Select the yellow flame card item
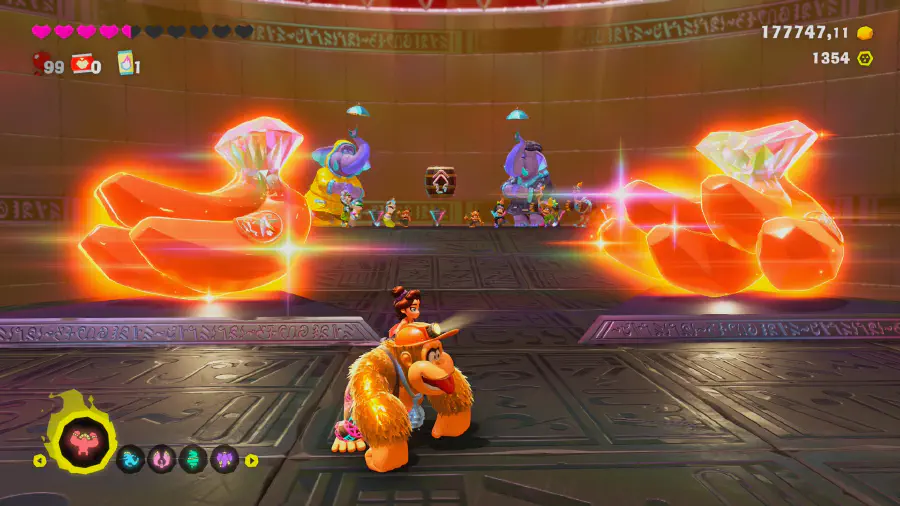This screenshot has height=506, width=900. click(126, 64)
